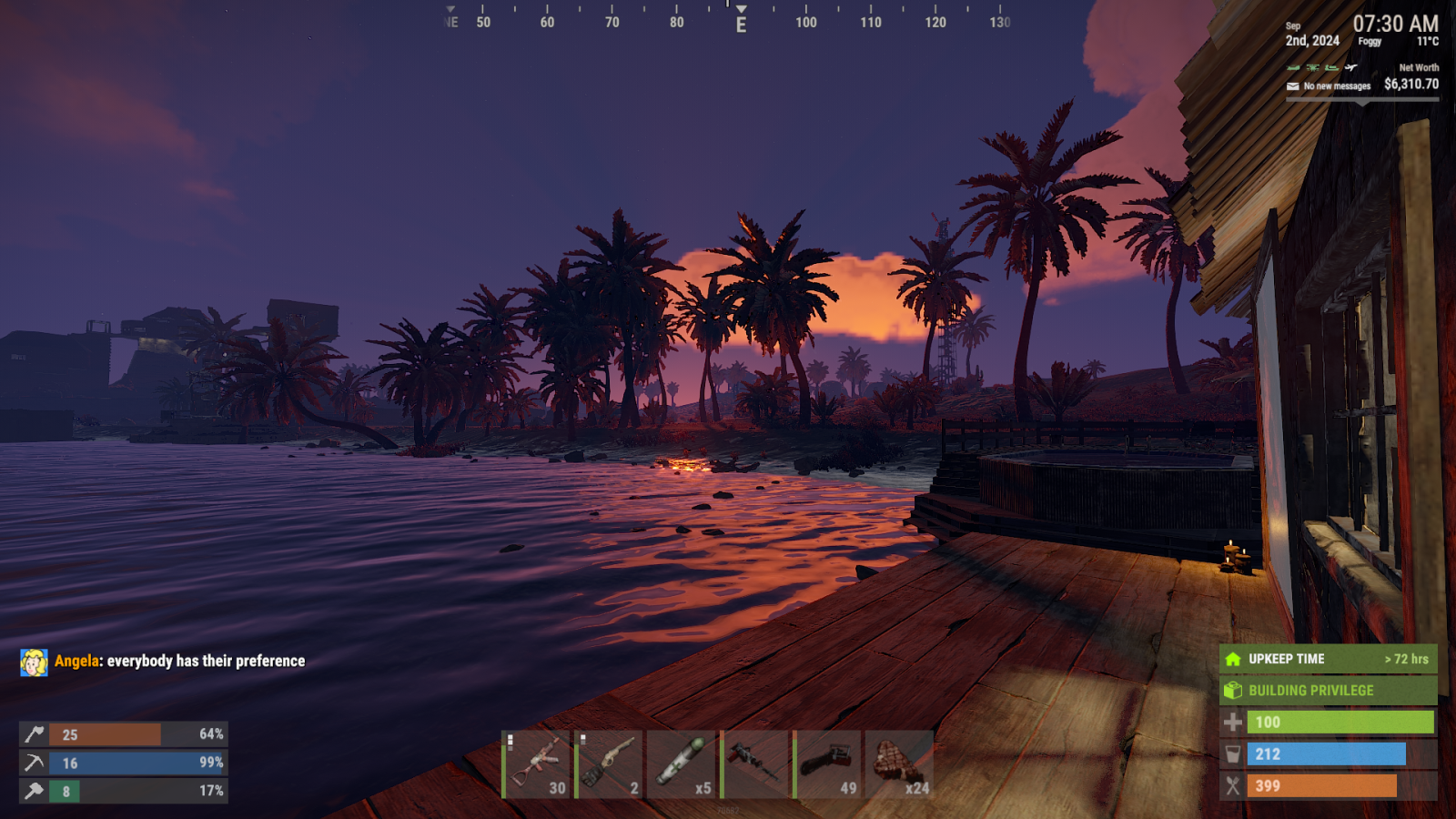The width and height of the screenshot is (1456, 819).
Task: Pick the cooked meat stack of 24
Action: [900, 764]
